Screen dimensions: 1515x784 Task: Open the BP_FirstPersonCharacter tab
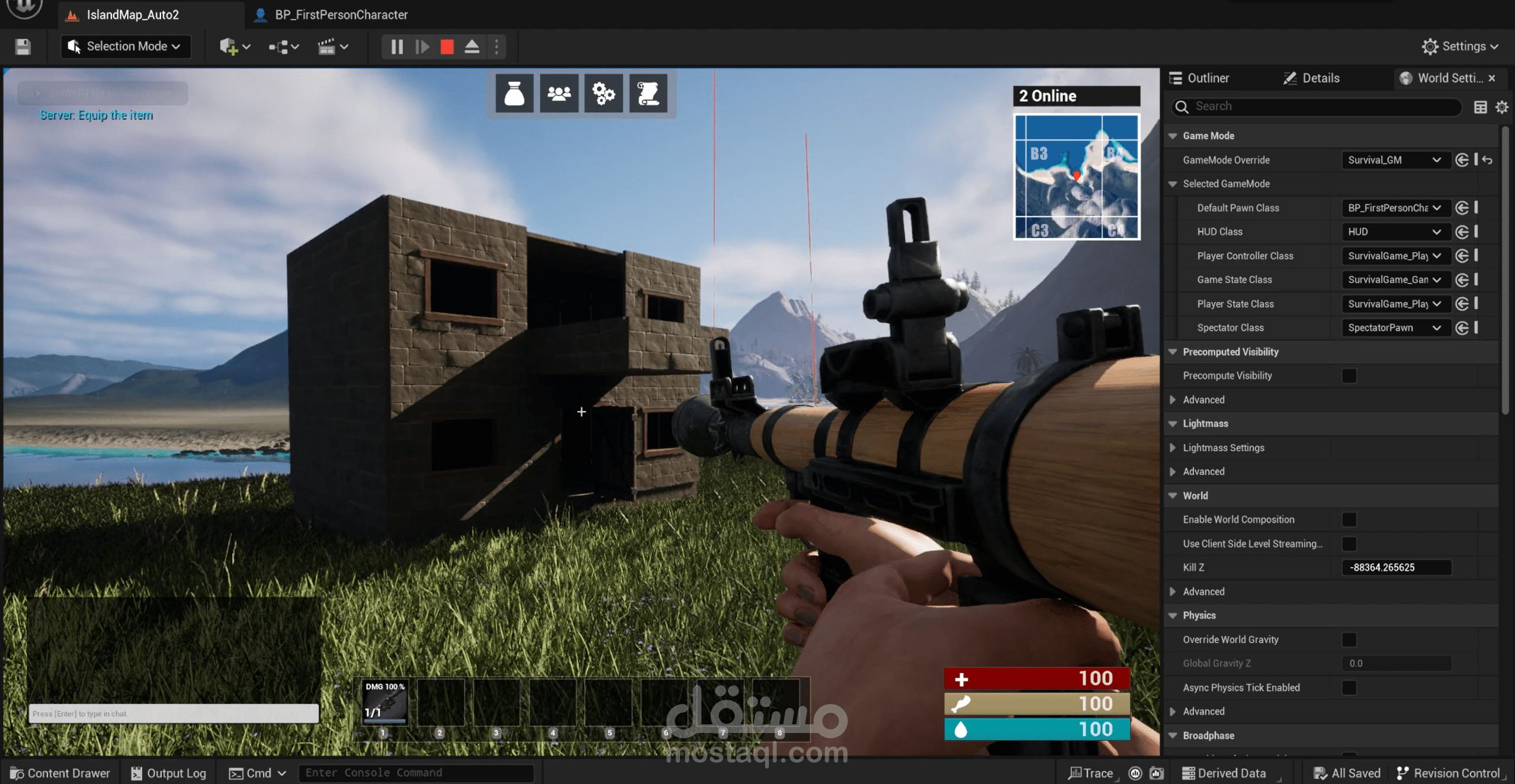[x=332, y=14]
